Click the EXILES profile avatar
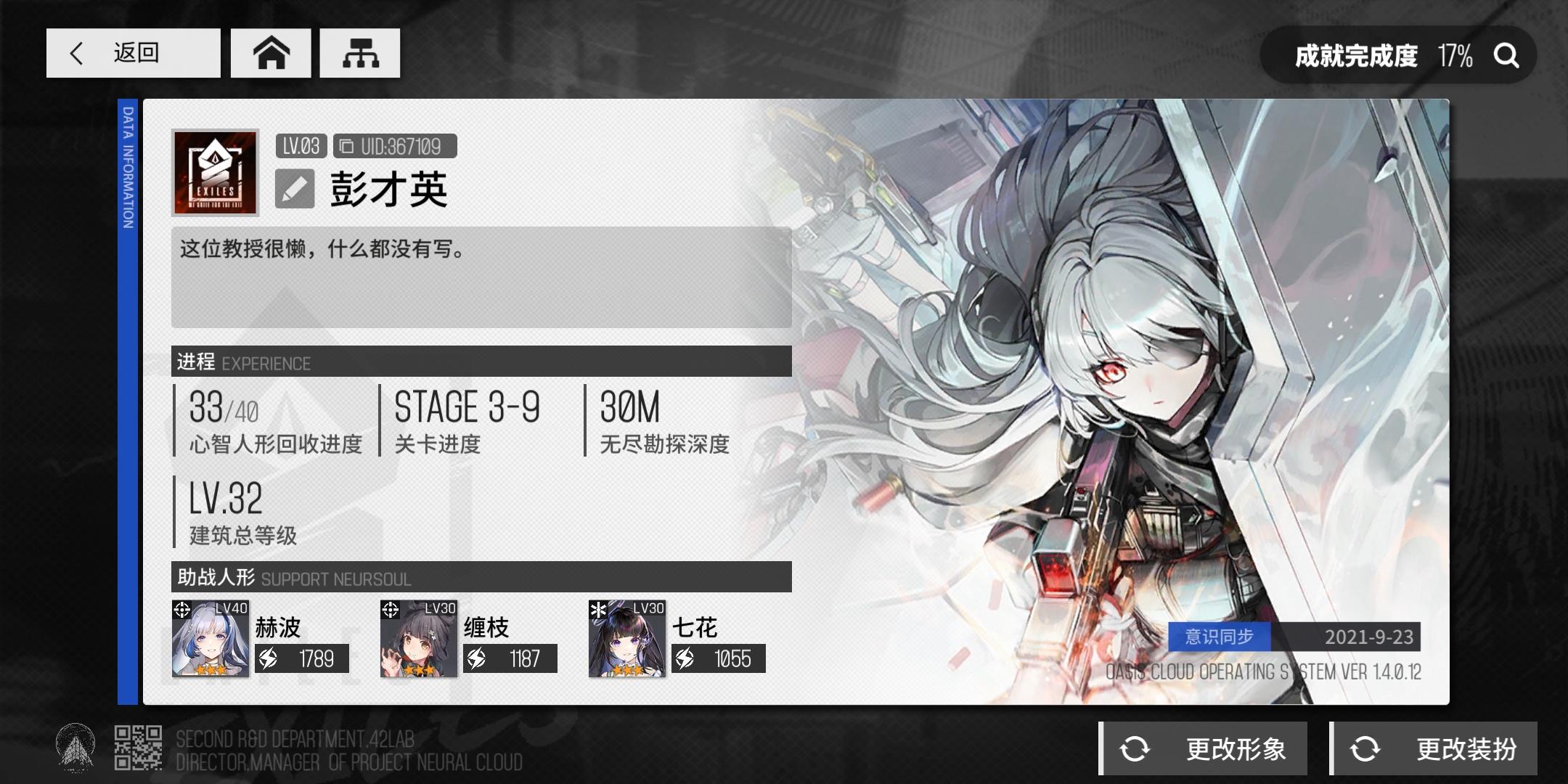This screenshot has height=784, width=1568. 214,172
